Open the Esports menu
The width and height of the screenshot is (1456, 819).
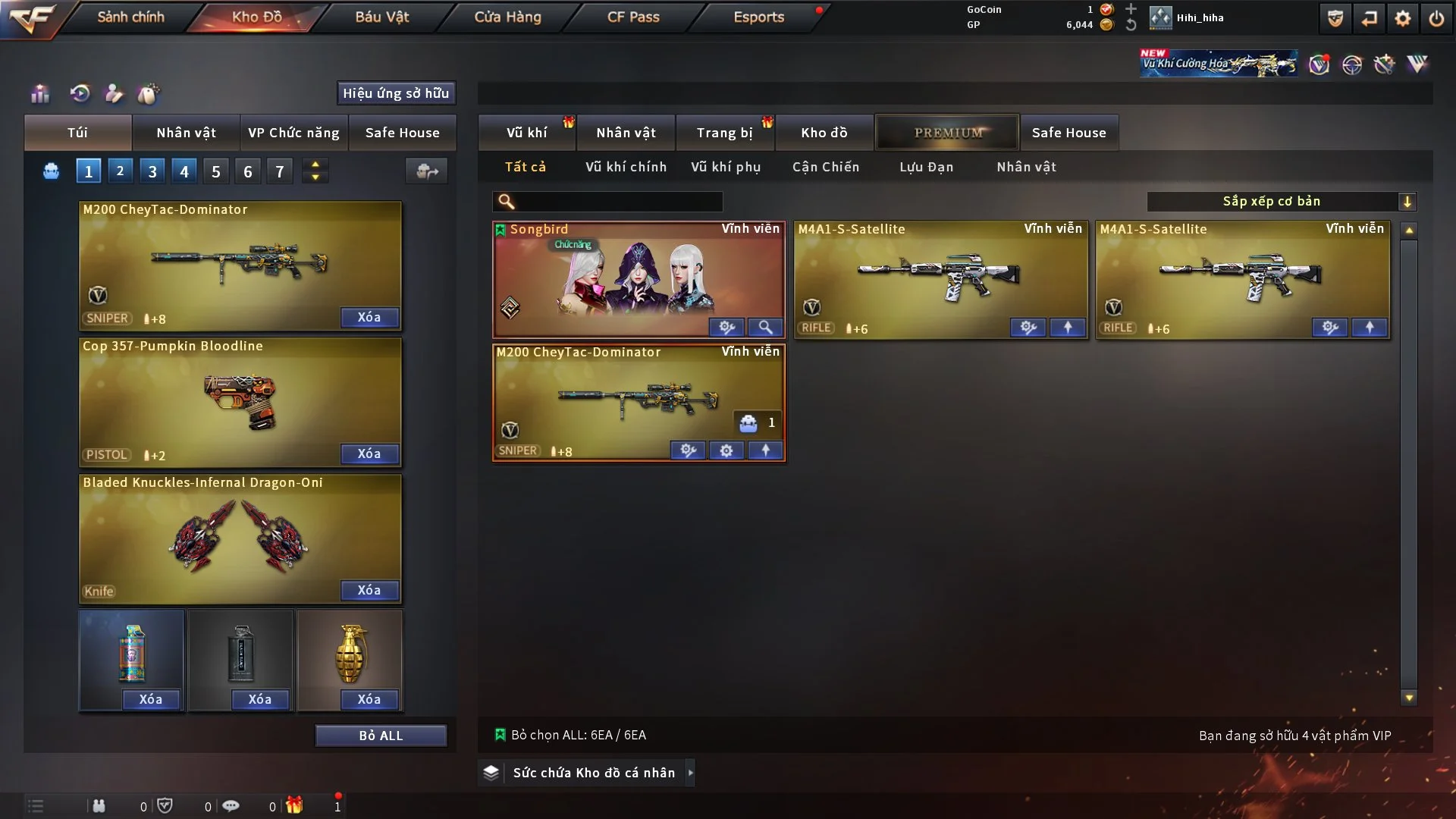point(758,17)
